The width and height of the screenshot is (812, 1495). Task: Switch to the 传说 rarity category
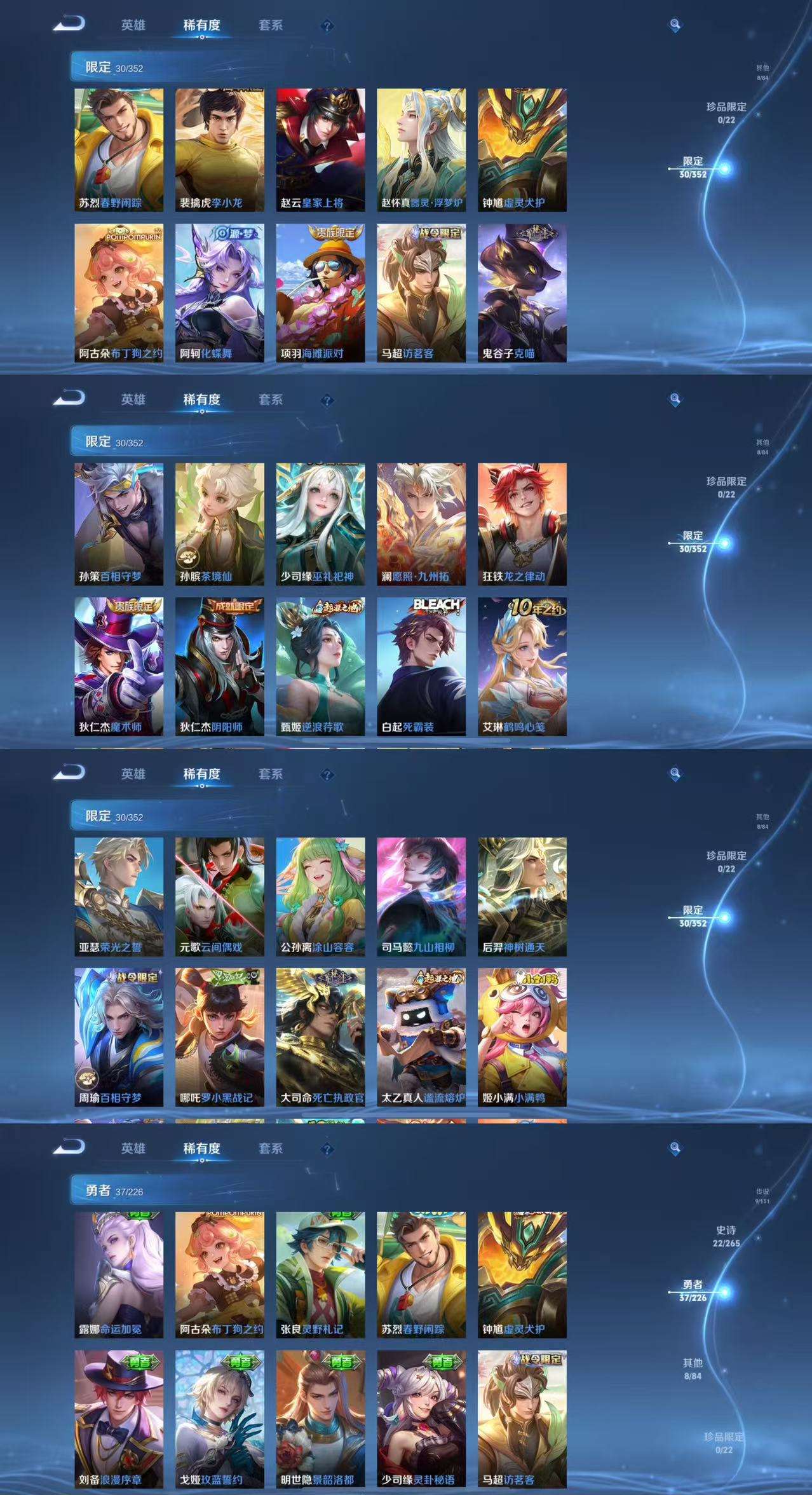coord(762,1196)
